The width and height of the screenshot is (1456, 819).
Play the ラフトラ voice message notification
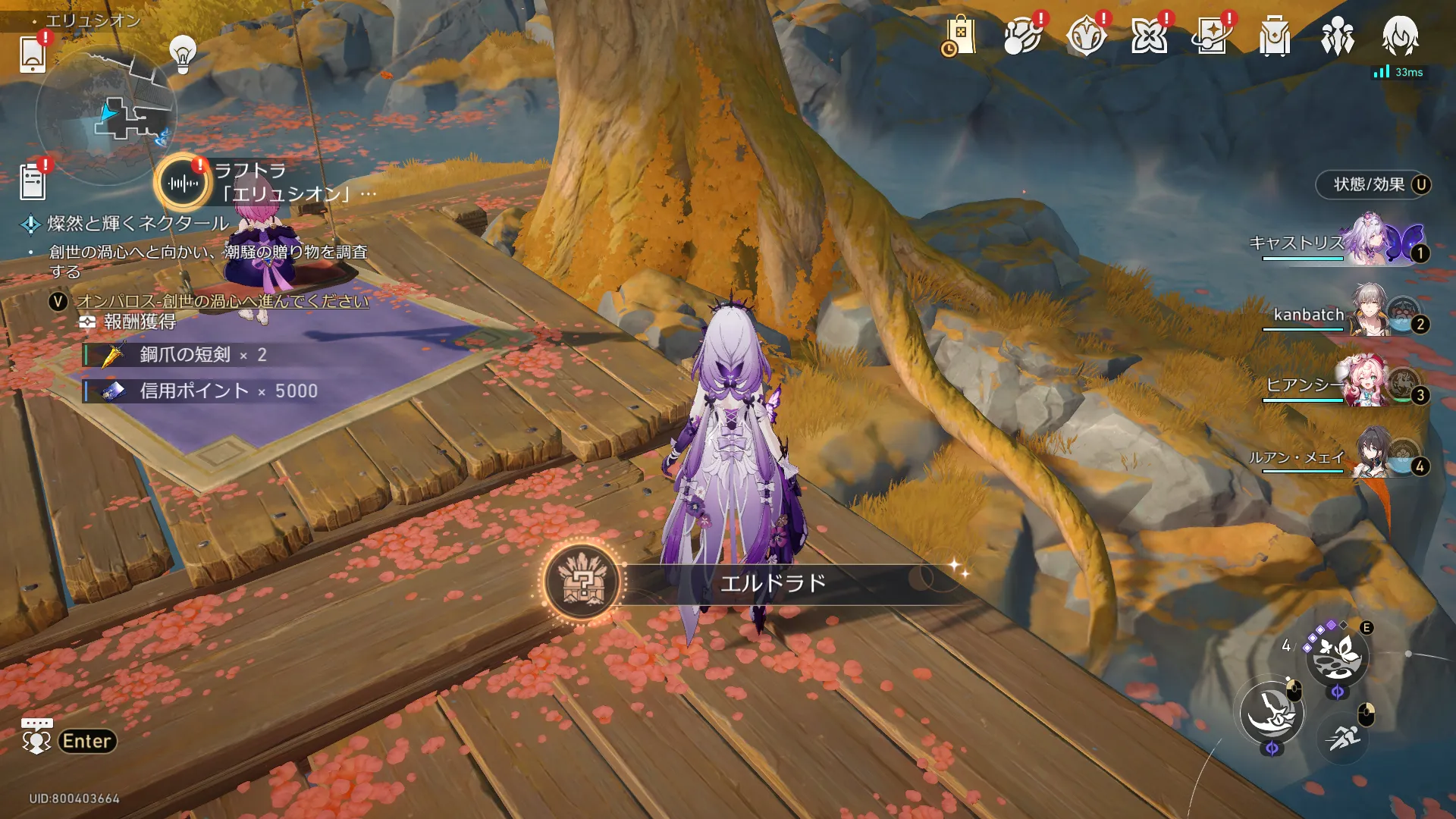(x=183, y=183)
